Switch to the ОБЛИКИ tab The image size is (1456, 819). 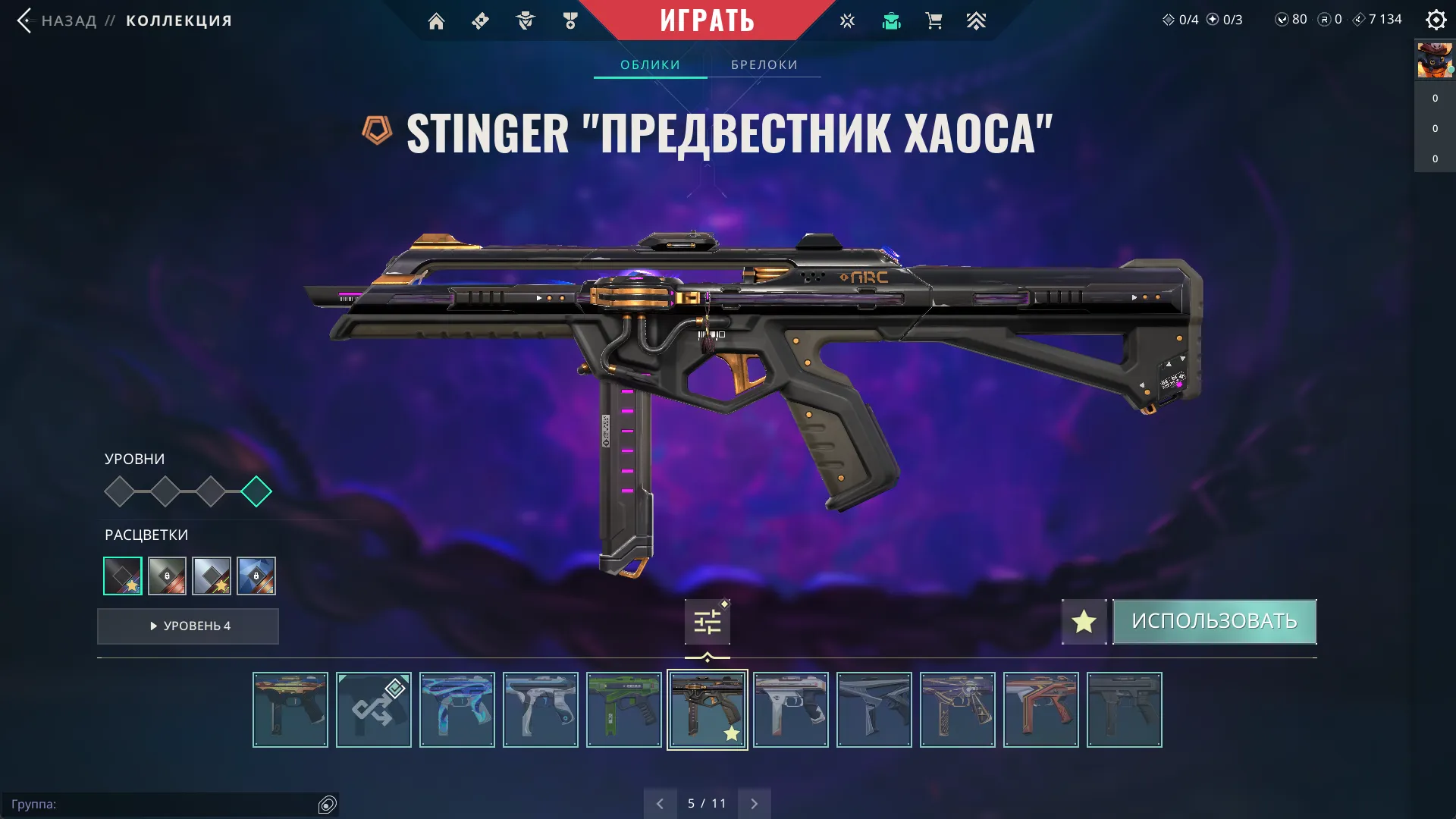click(649, 64)
